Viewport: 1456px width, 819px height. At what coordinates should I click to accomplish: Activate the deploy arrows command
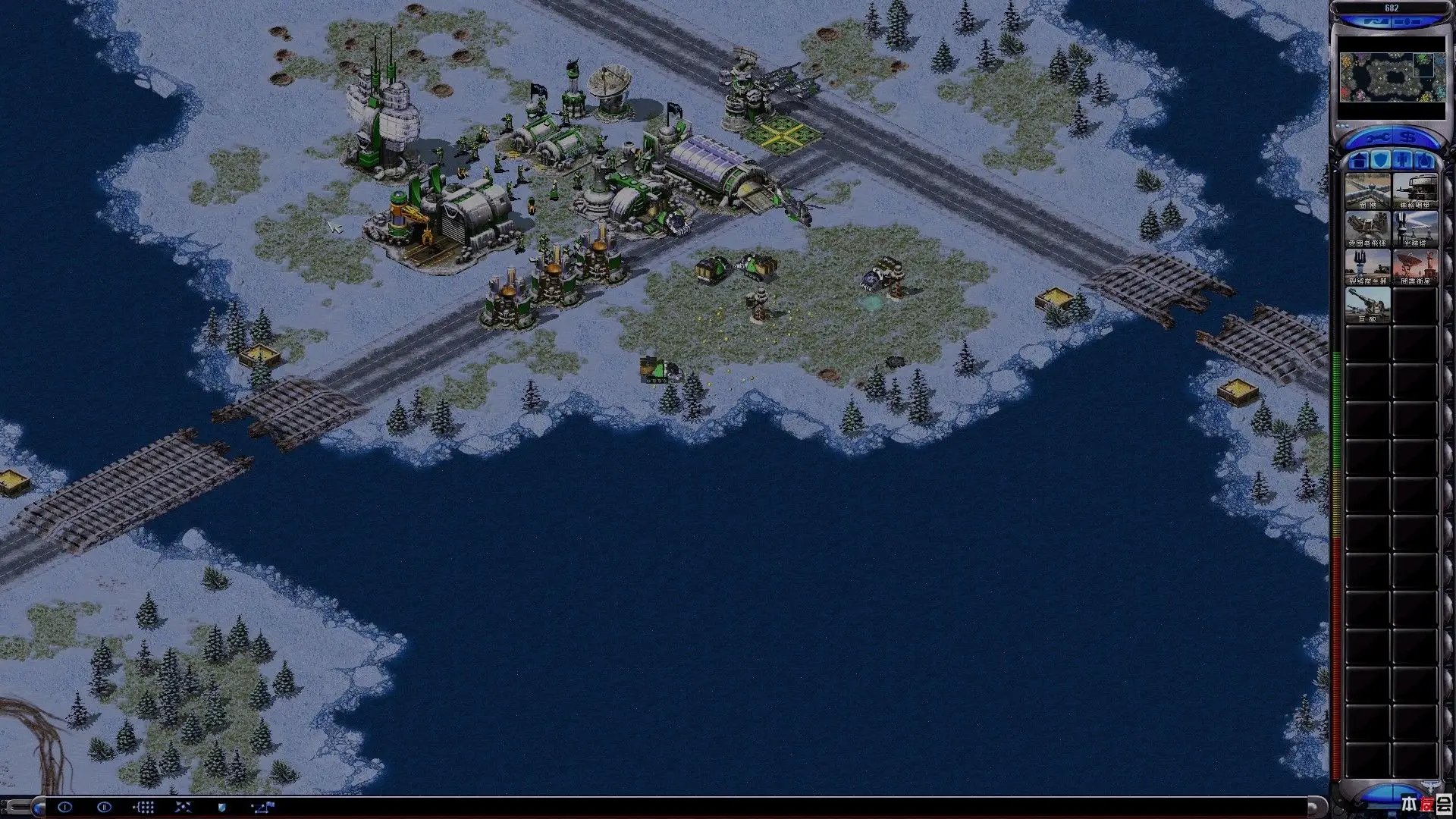[x=183, y=807]
